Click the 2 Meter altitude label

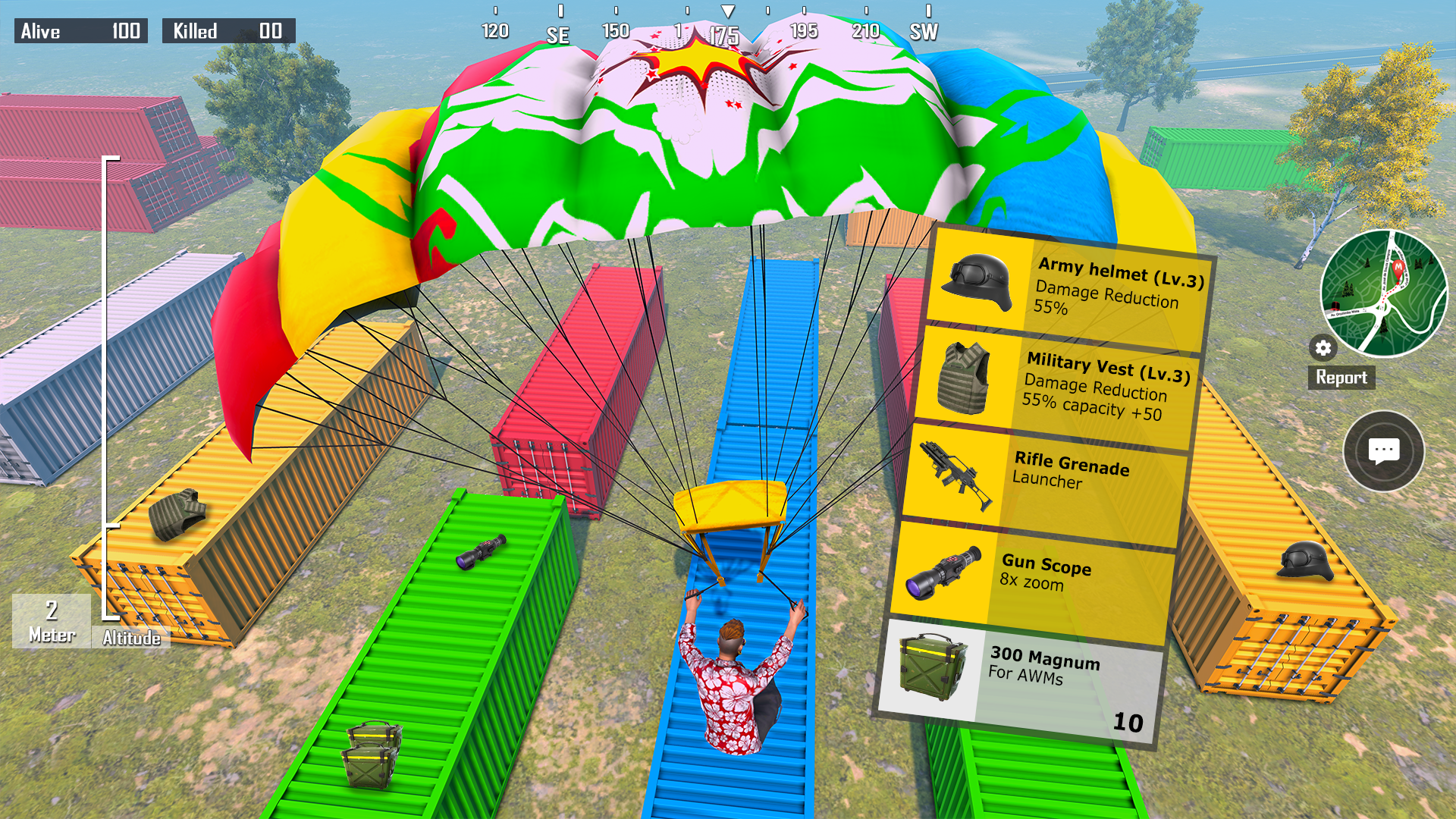click(x=50, y=619)
